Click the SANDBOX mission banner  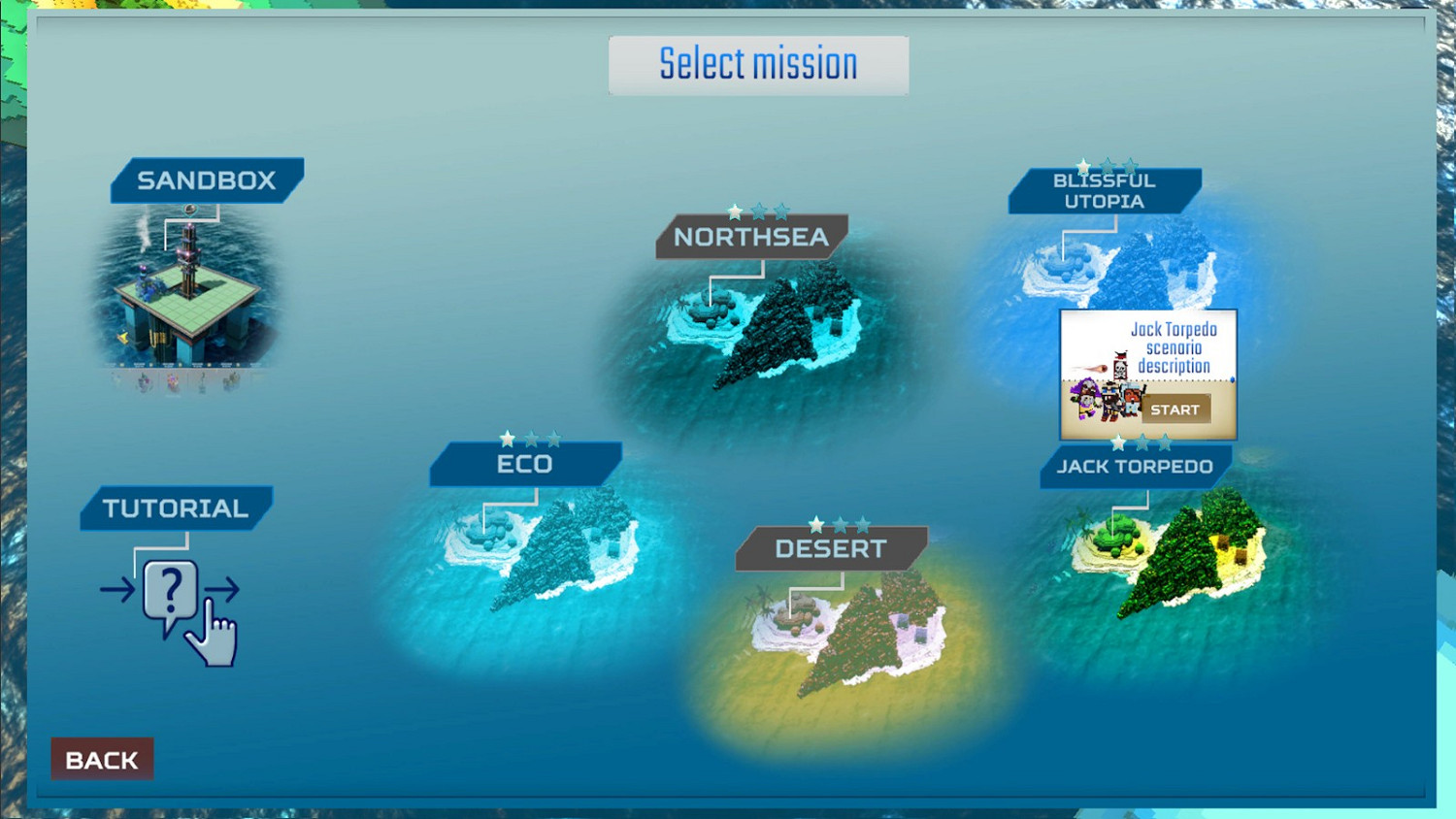click(x=206, y=179)
